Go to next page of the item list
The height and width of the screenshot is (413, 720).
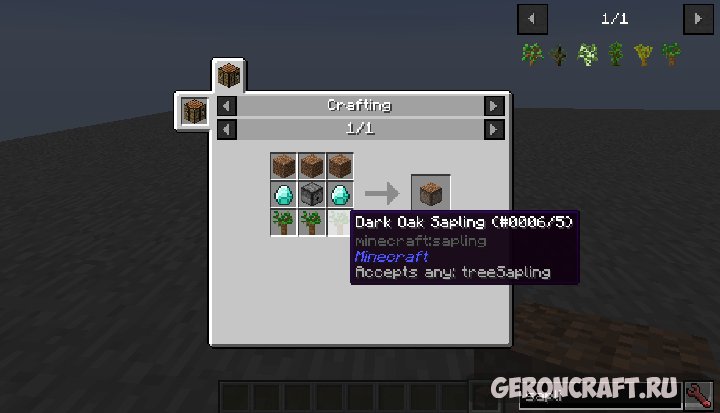click(x=696, y=18)
